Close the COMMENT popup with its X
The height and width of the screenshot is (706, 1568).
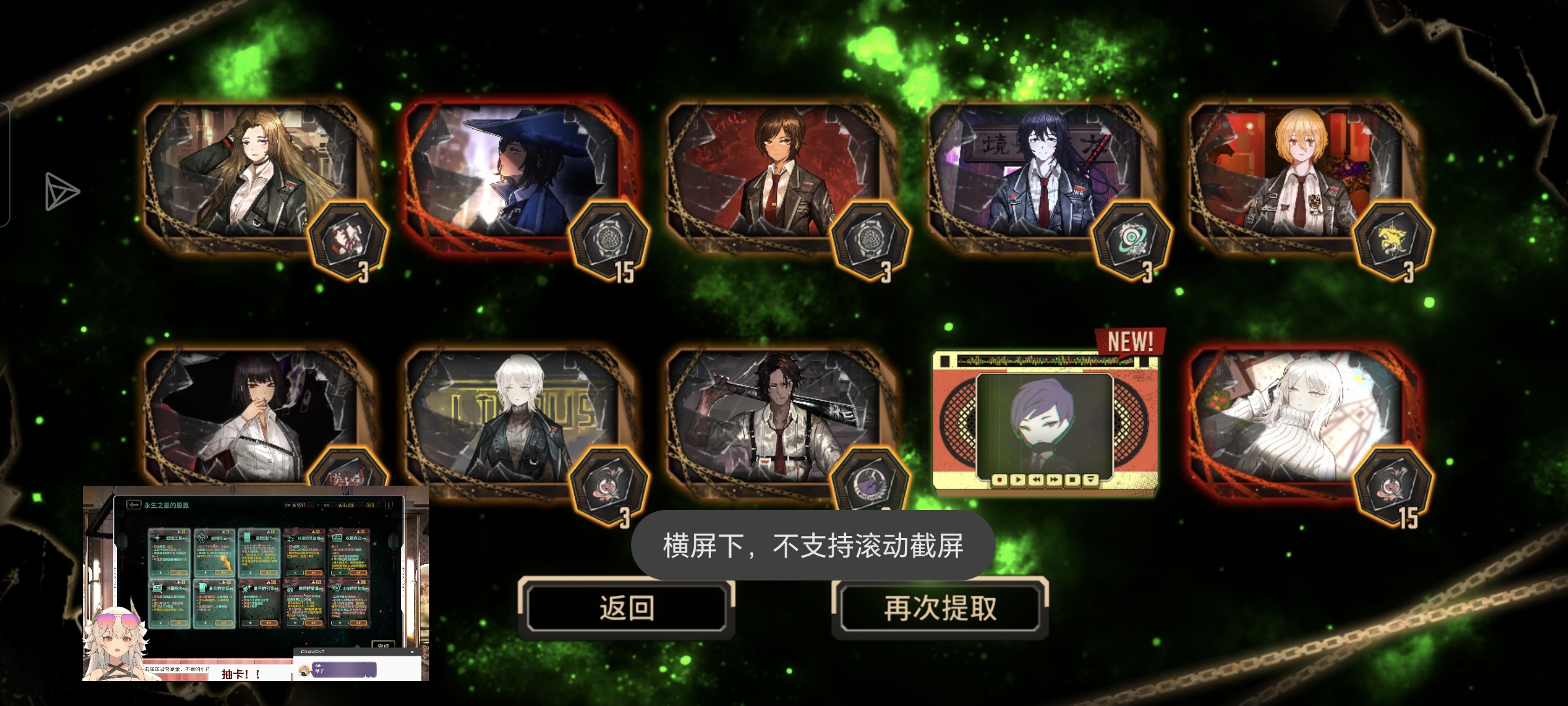pos(414,652)
